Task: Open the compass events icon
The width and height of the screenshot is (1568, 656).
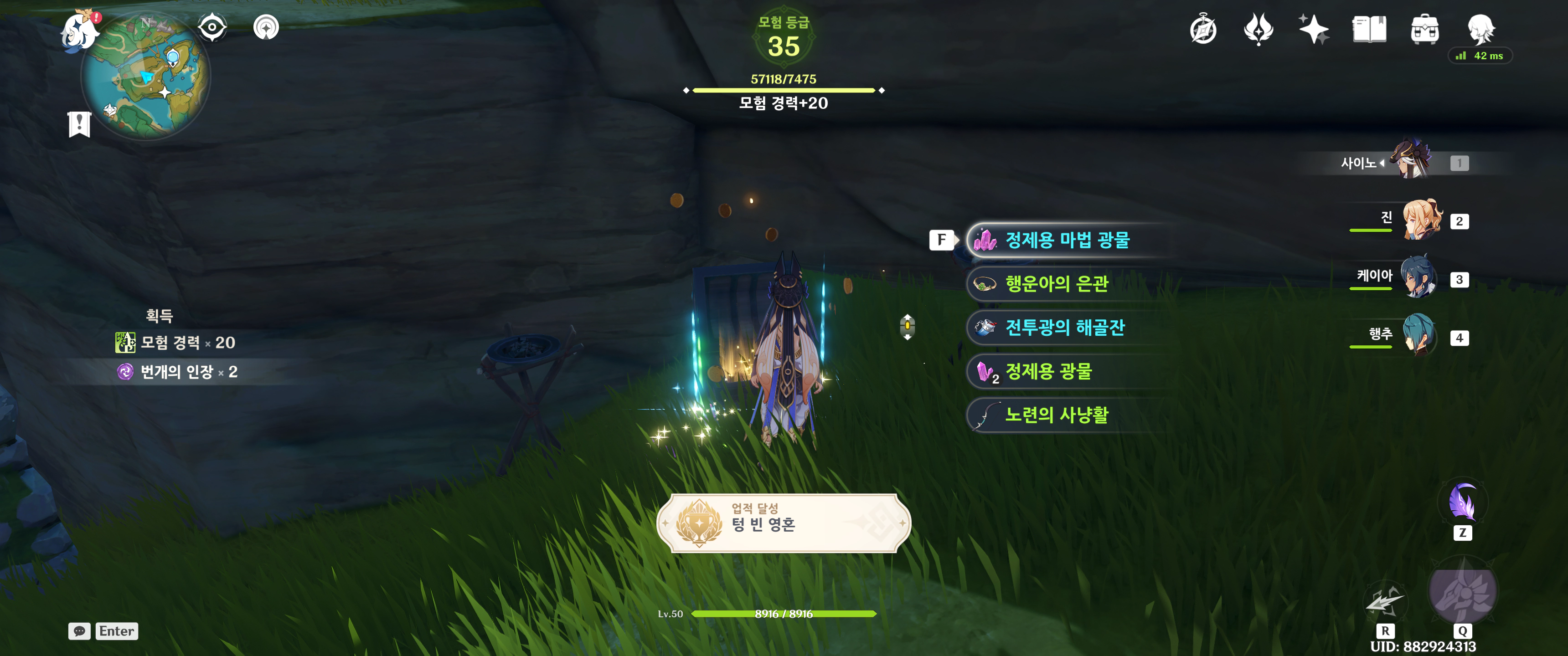Action: point(1203,30)
